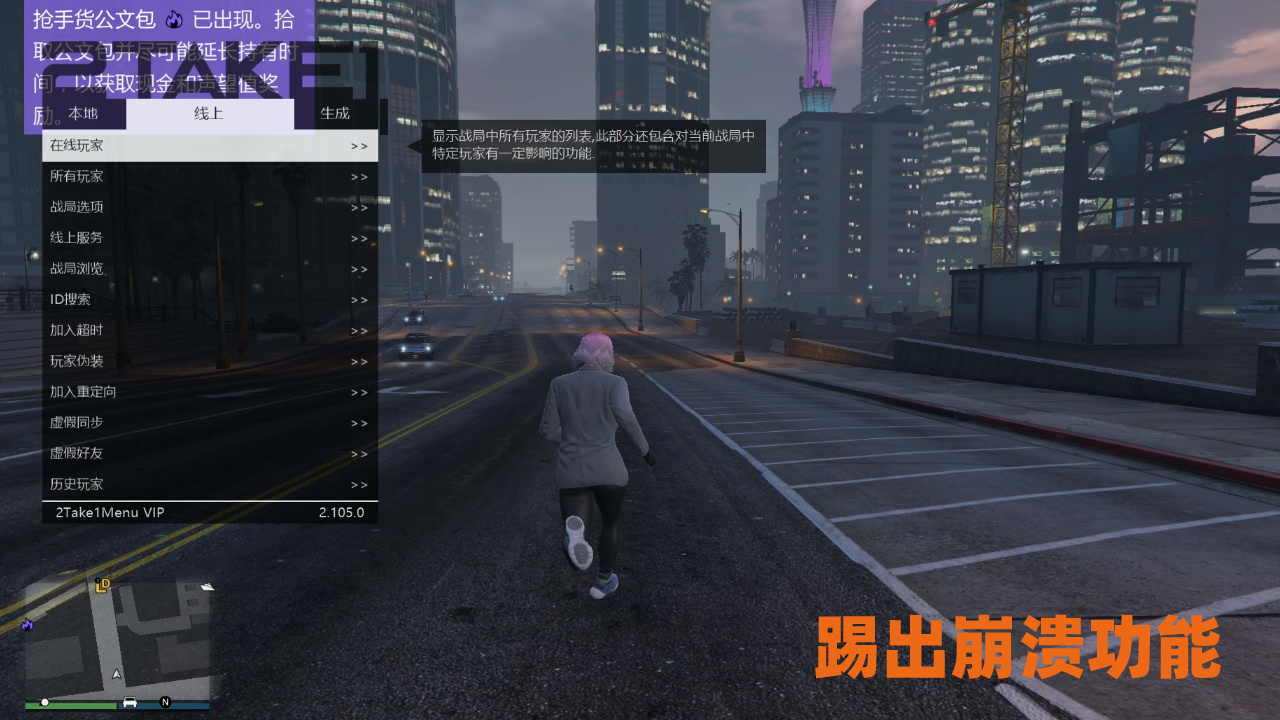Click the white player arrow on the minimap

[x=117, y=673]
